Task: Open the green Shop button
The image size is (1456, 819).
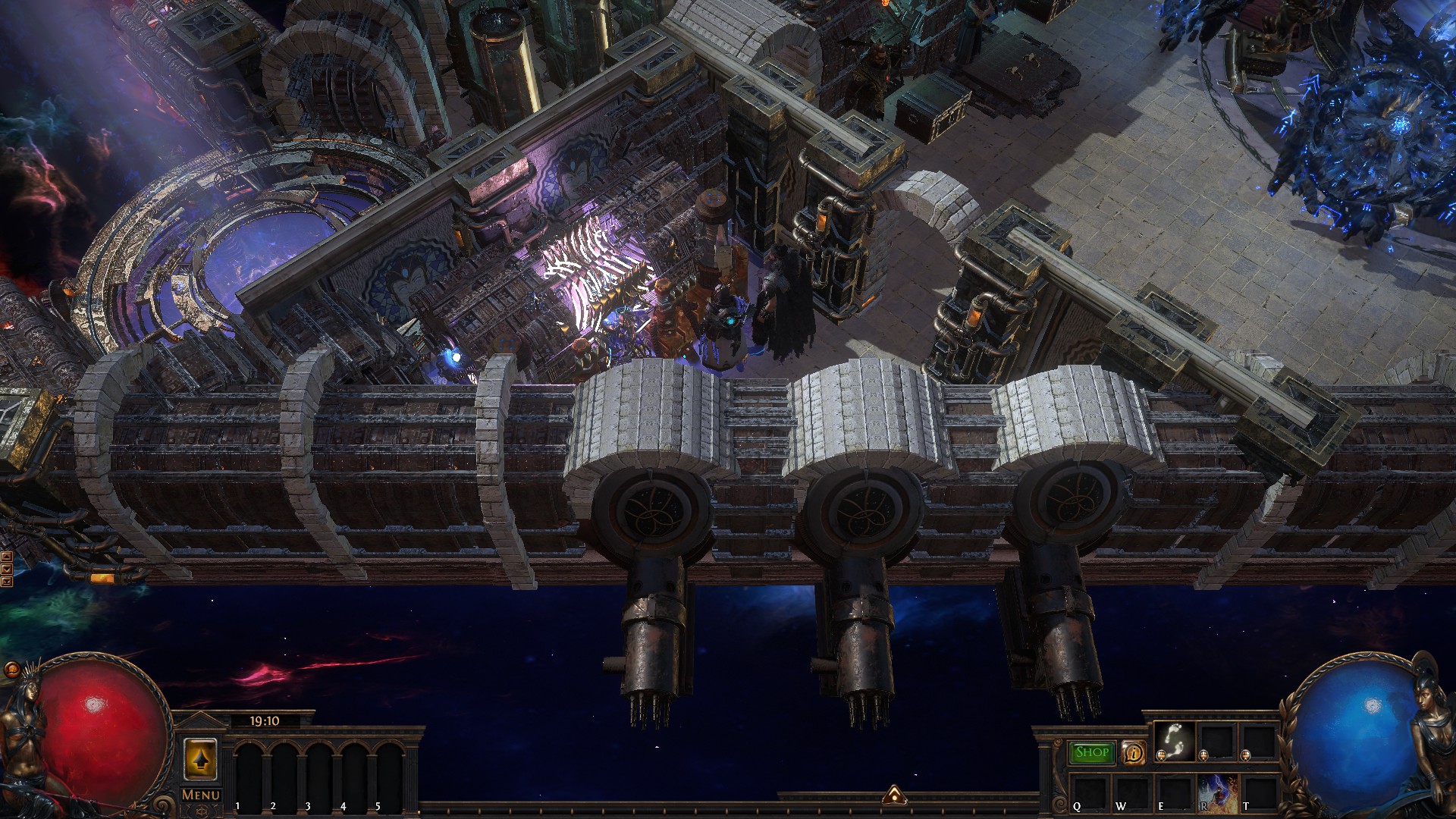Action: (1091, 752)
